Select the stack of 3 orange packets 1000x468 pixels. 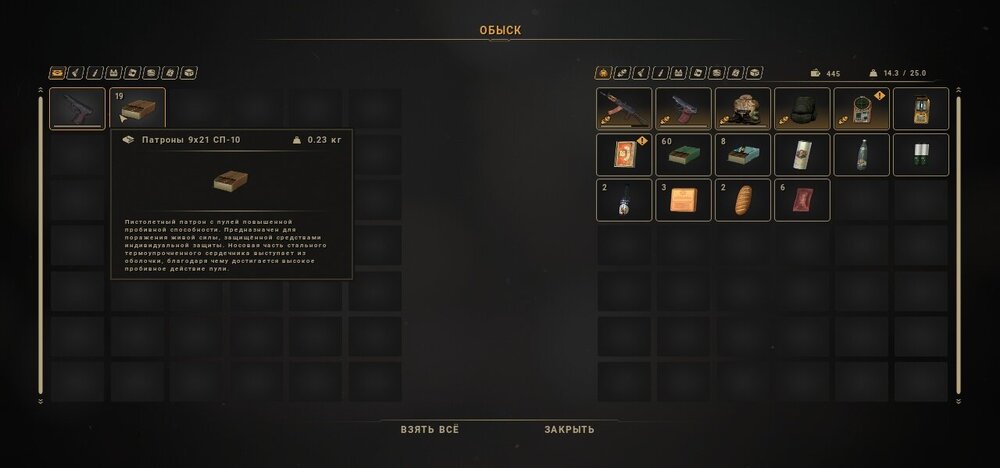point(684,200)
